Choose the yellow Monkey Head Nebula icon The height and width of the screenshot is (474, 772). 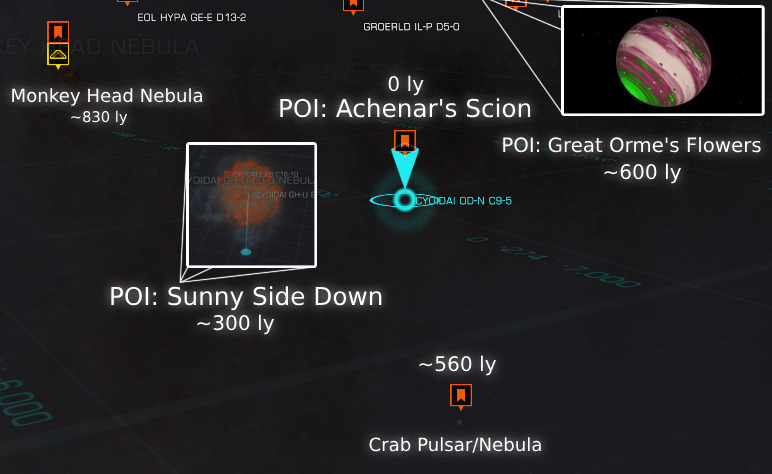58,56
